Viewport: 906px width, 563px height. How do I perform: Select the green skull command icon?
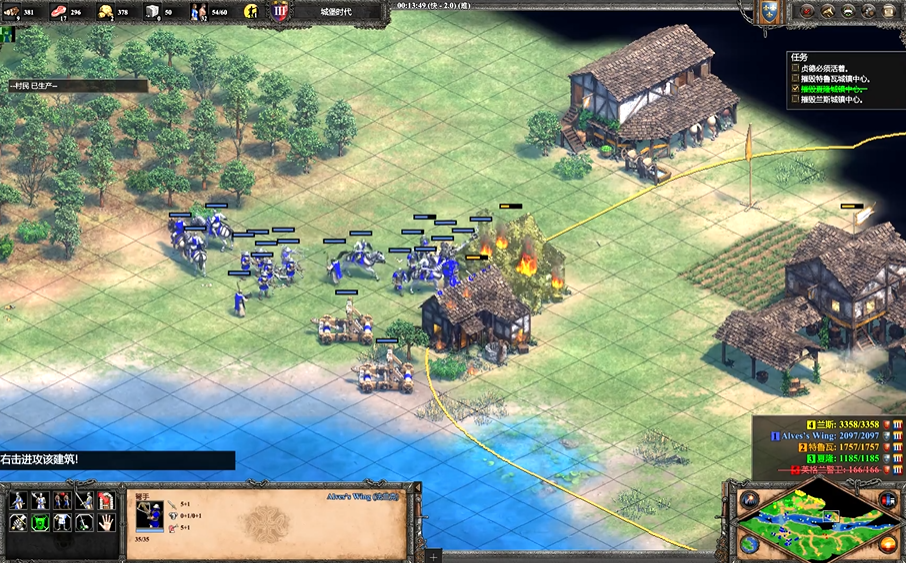tap(40, 521)
